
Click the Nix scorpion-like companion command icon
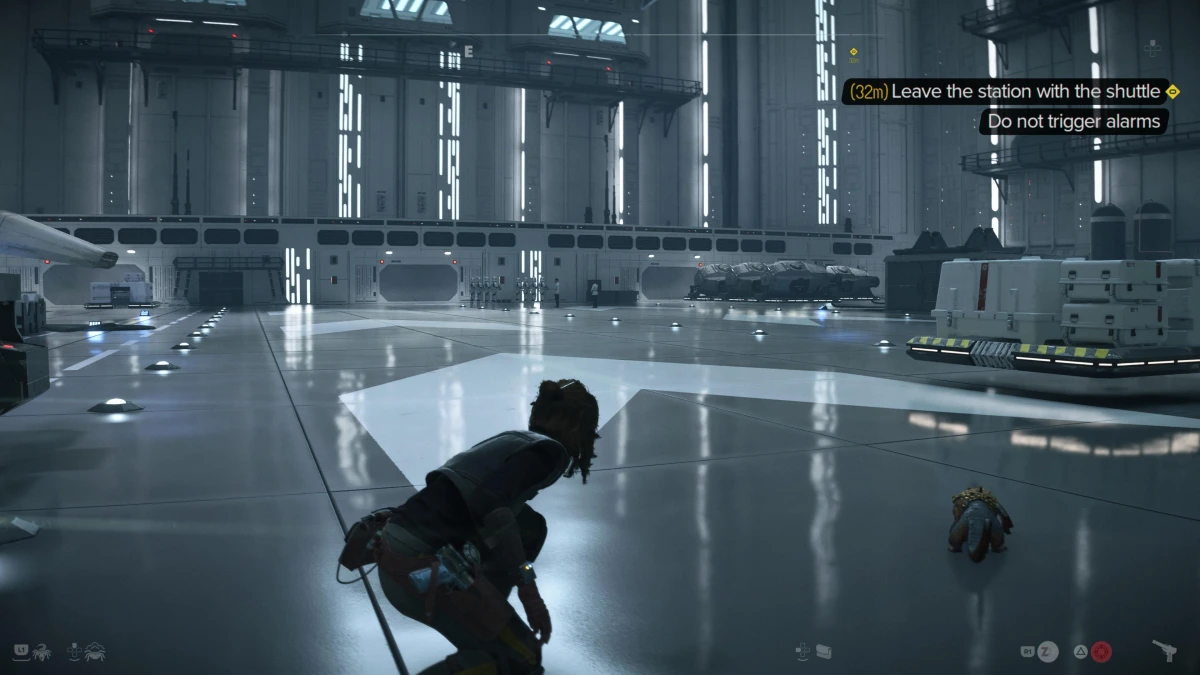tap(44, 651)
